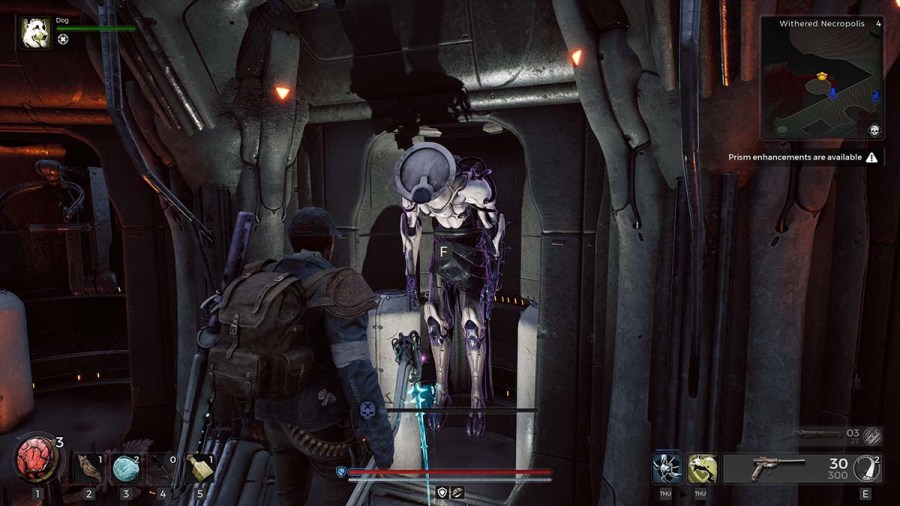Activate the yellow skill icon
The image size is (900, 506).
pos(702,467)
